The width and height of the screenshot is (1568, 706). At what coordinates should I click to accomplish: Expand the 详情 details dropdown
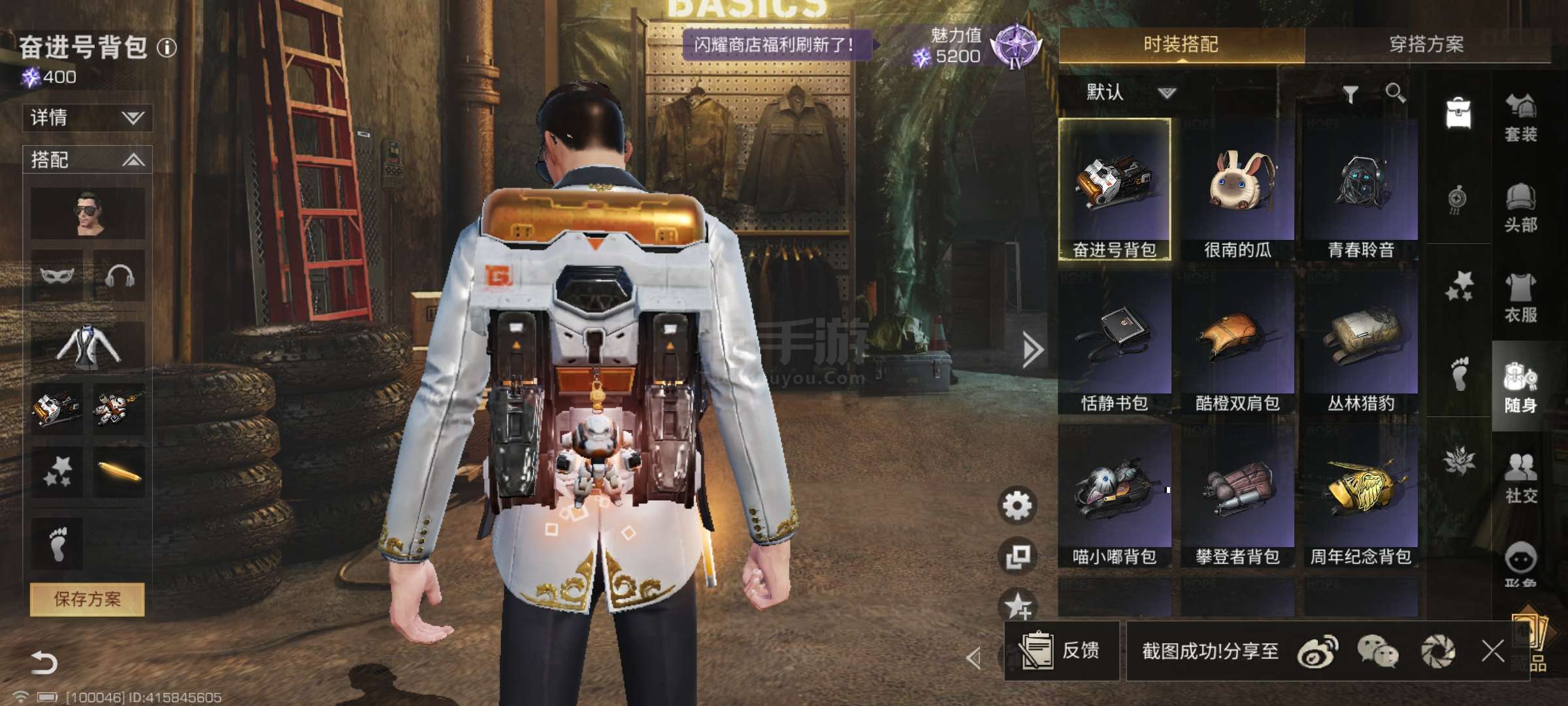[88, 118]
